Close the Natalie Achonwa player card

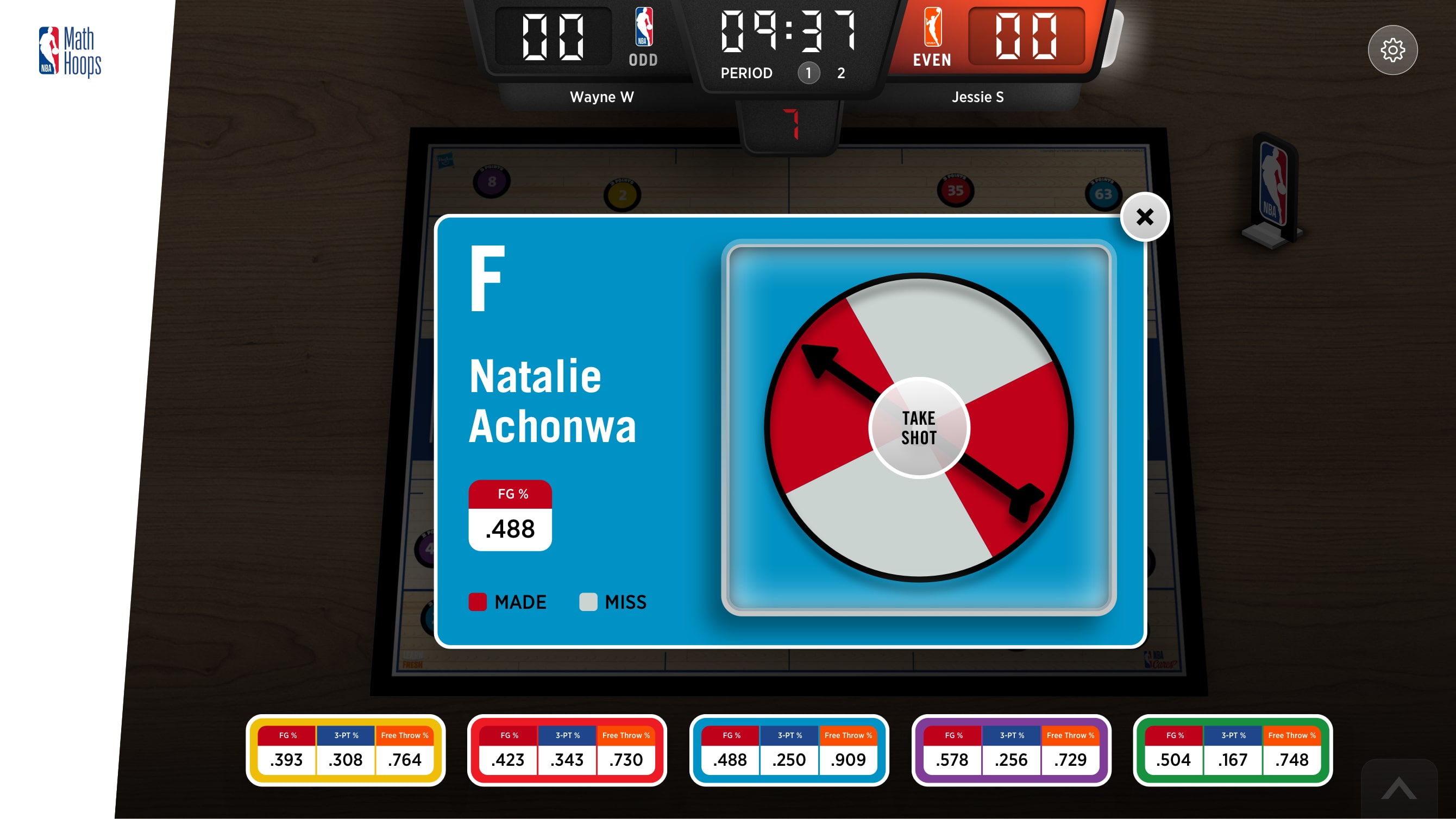1145,217
